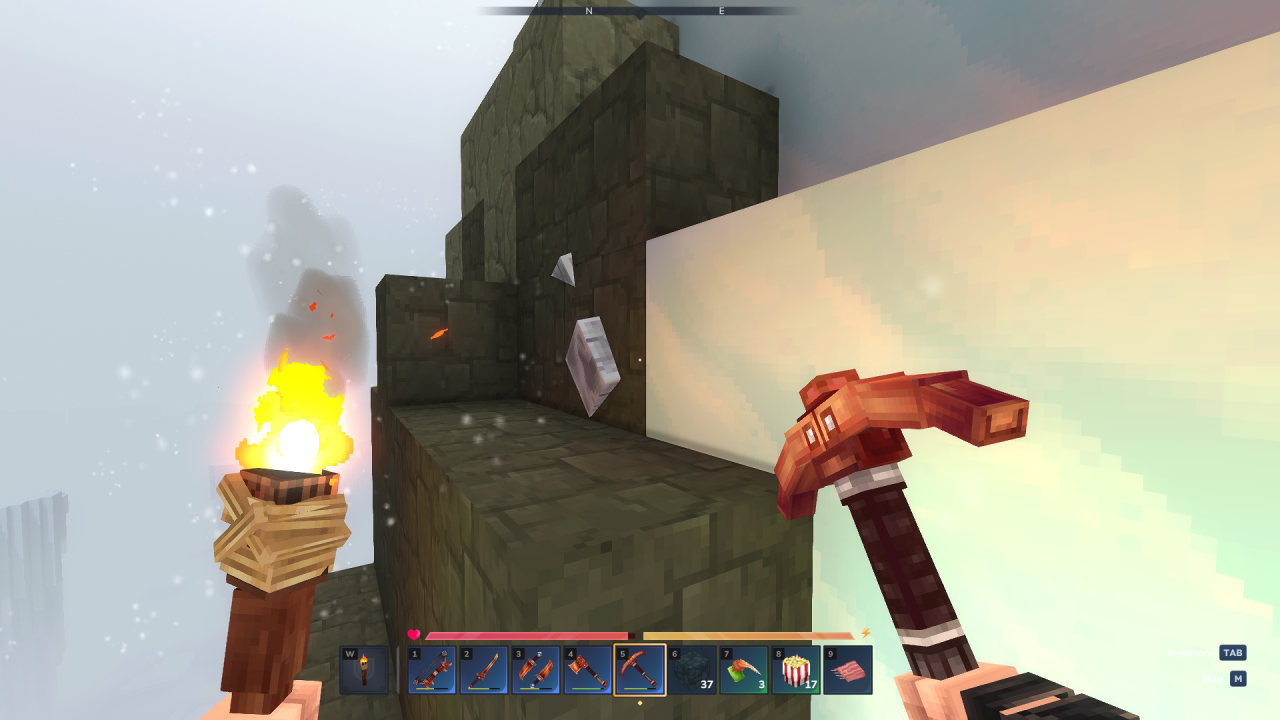
Task: Select the stone blocks in slot 6
Action: pyautogui.click(x=690, y=668)
